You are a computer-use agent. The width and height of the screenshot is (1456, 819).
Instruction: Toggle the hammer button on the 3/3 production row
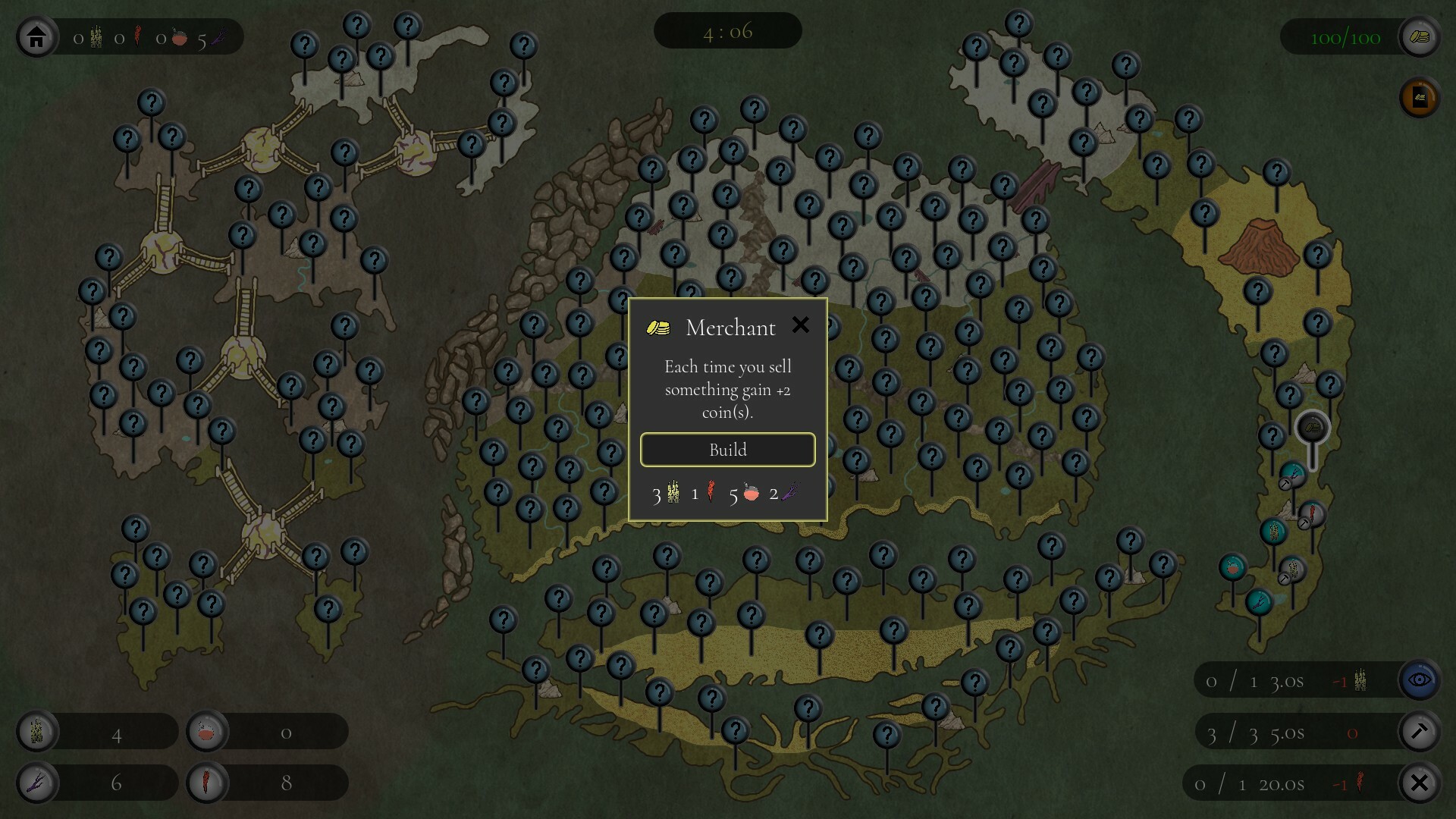(x=1420, y=731)
